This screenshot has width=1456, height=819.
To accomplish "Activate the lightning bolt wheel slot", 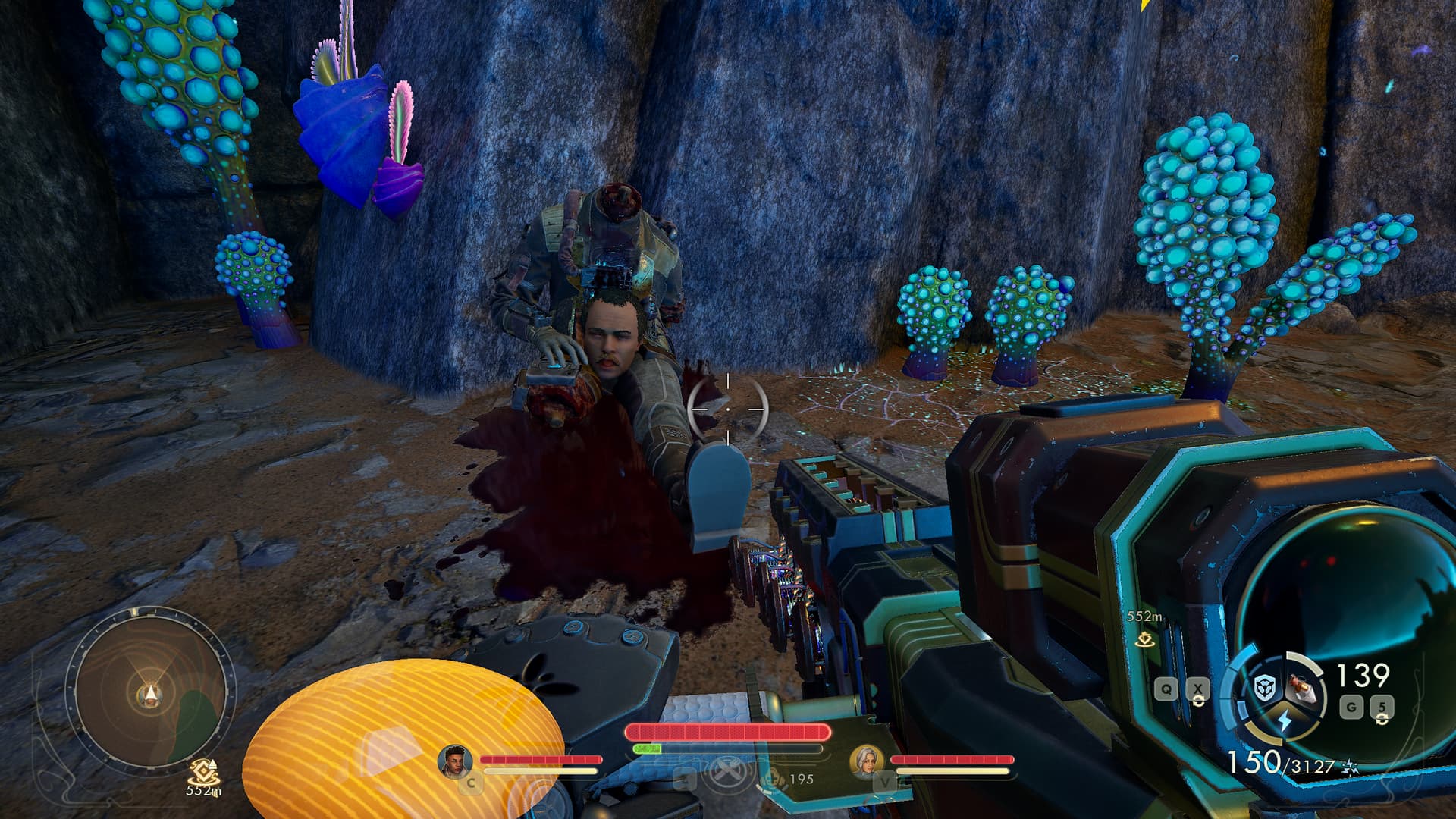I will tap(1284, 721).
